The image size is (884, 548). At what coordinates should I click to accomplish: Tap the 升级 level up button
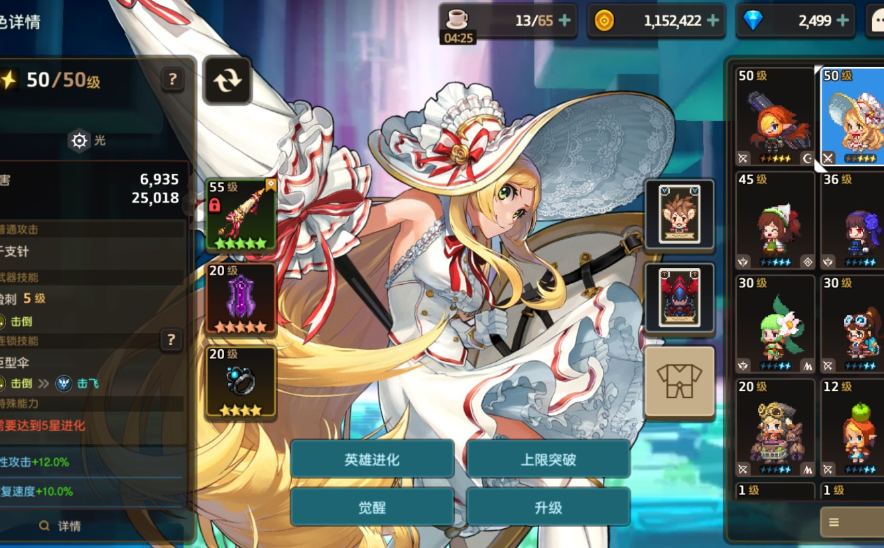tap(548, 507)
